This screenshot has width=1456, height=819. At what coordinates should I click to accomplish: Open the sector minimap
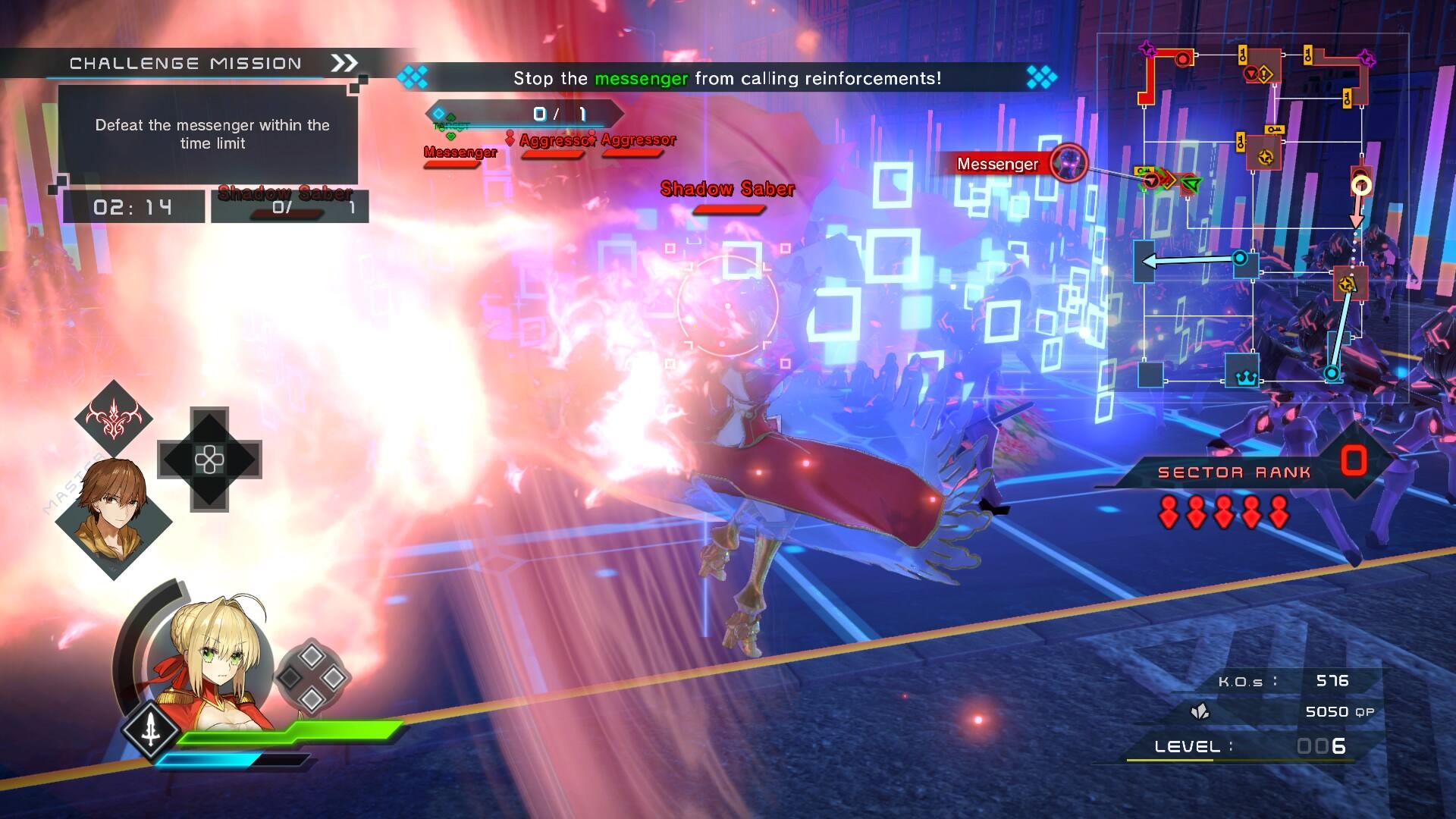click(1251, 220)
